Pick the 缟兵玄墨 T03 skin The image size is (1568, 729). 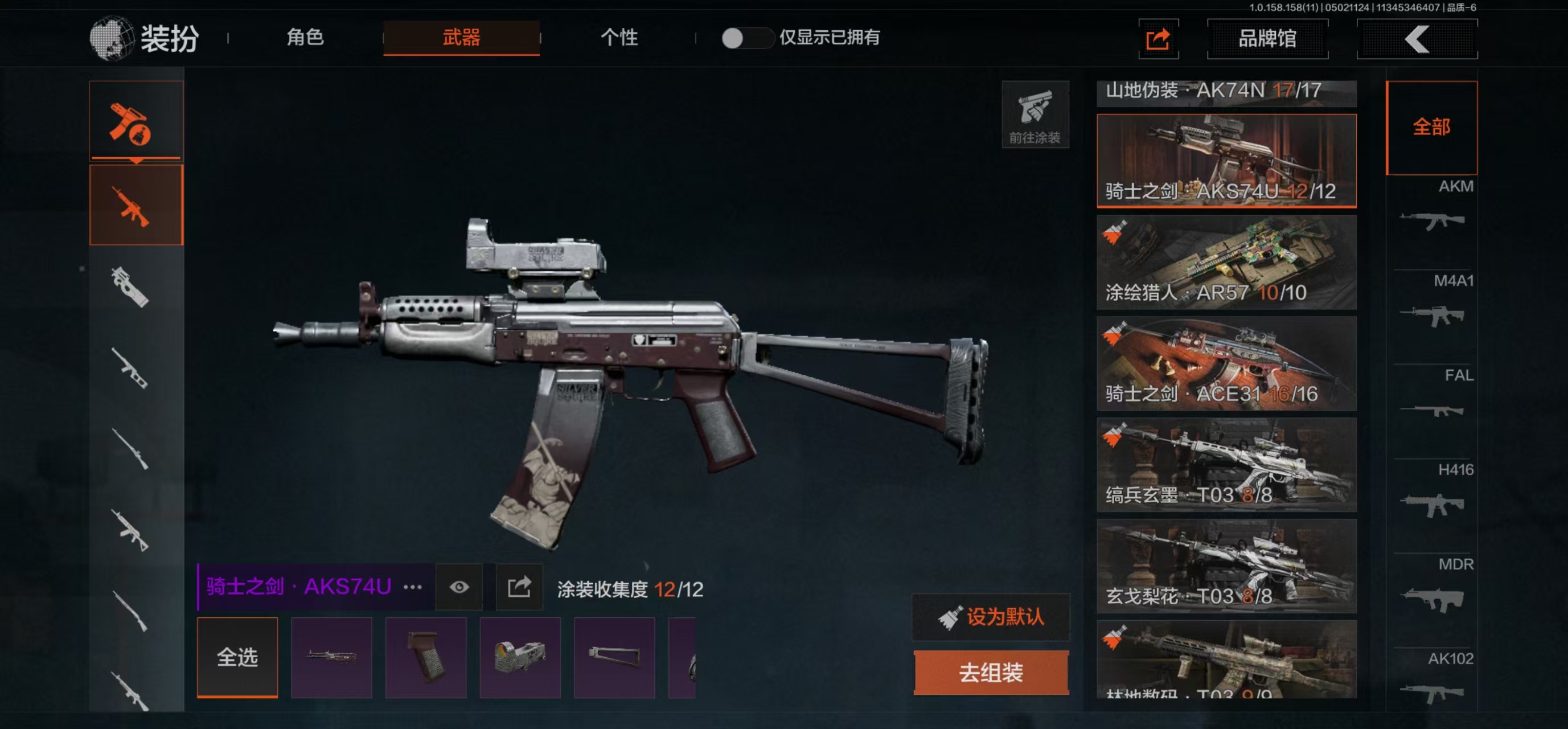pyautogui.click(x=1226, y=464)
